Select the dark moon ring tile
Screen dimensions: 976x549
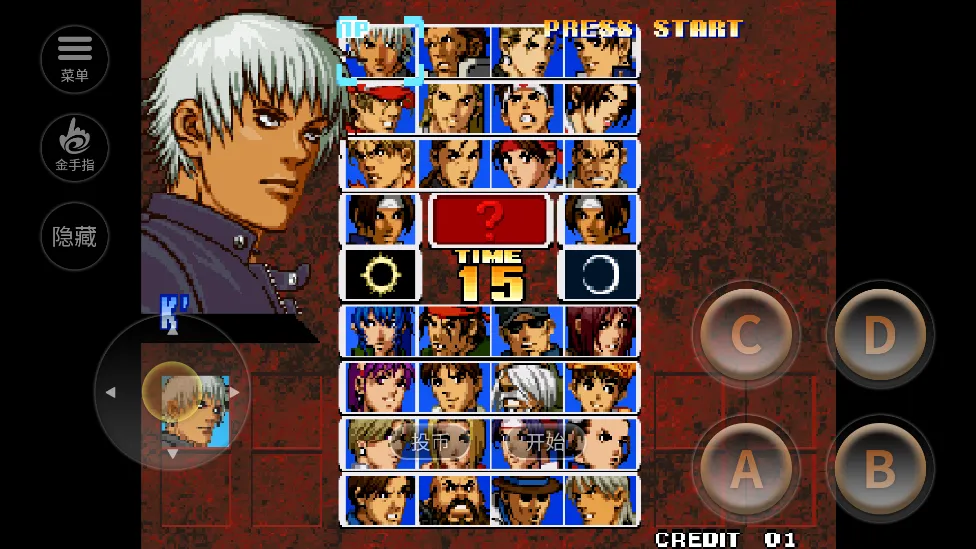pyautogui.click(x=600, y=275)
